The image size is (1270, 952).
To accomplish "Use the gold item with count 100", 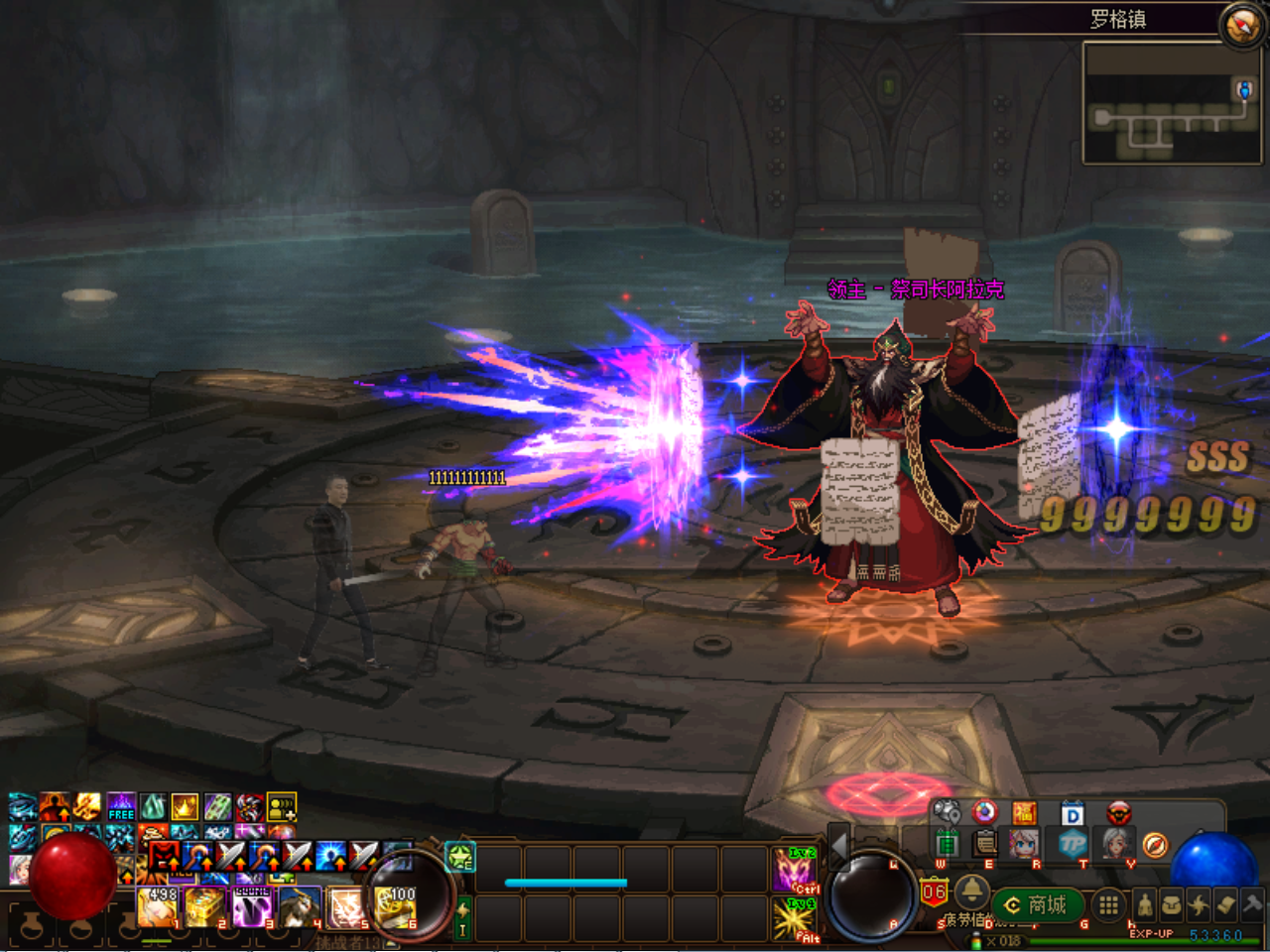I will 396,906.
